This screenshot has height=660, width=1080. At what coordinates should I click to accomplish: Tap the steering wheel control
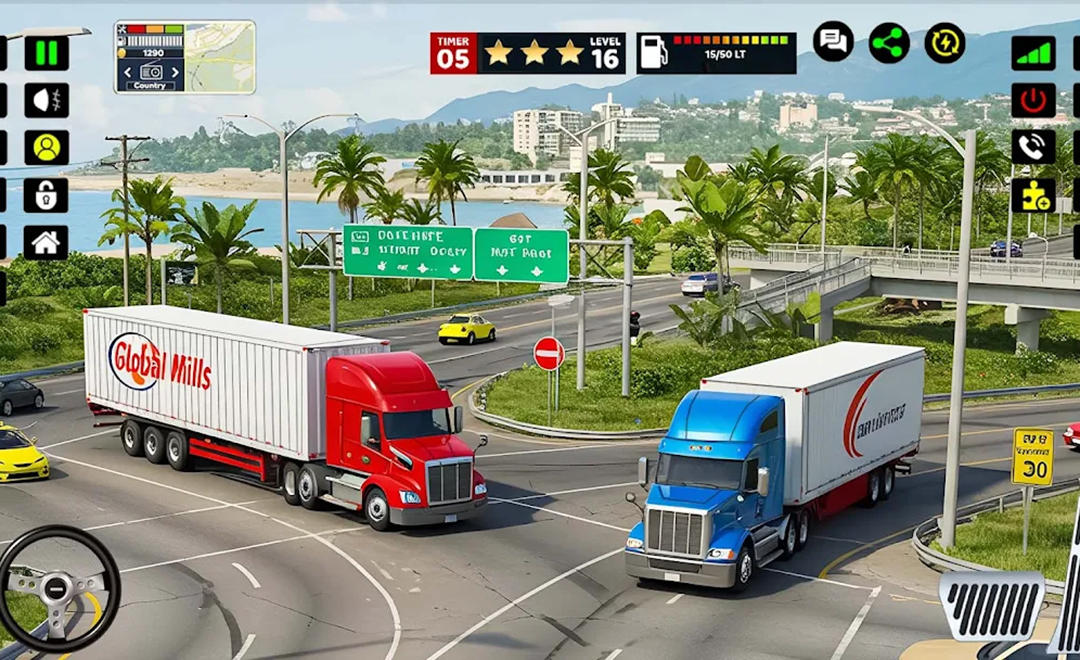pyautogui.click(x=58, y=588)
